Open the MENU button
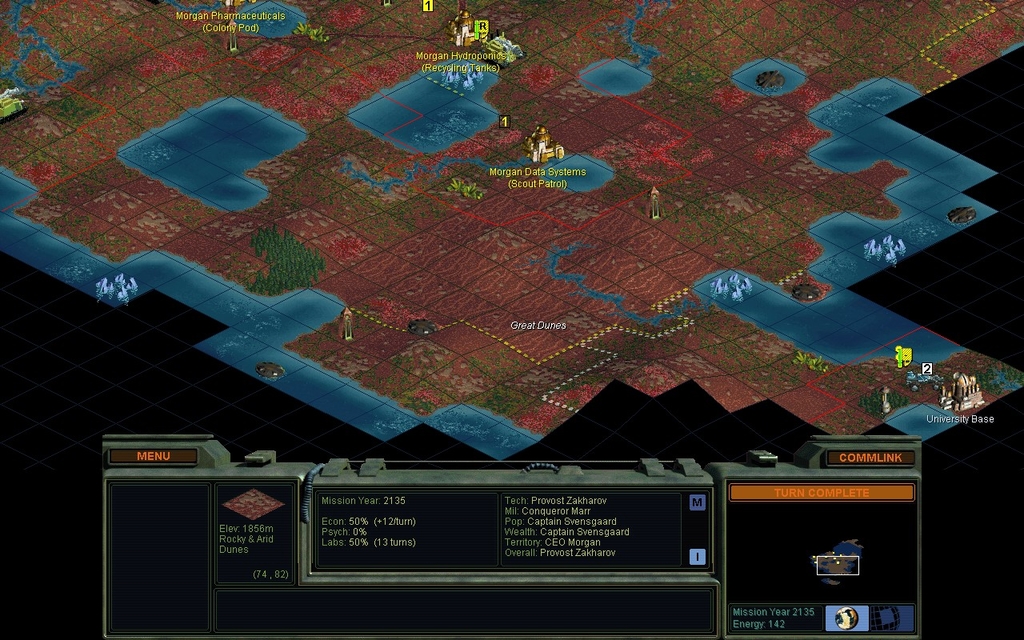The image size is (1024, 640). pyautogui.click(x=153, y=457)
